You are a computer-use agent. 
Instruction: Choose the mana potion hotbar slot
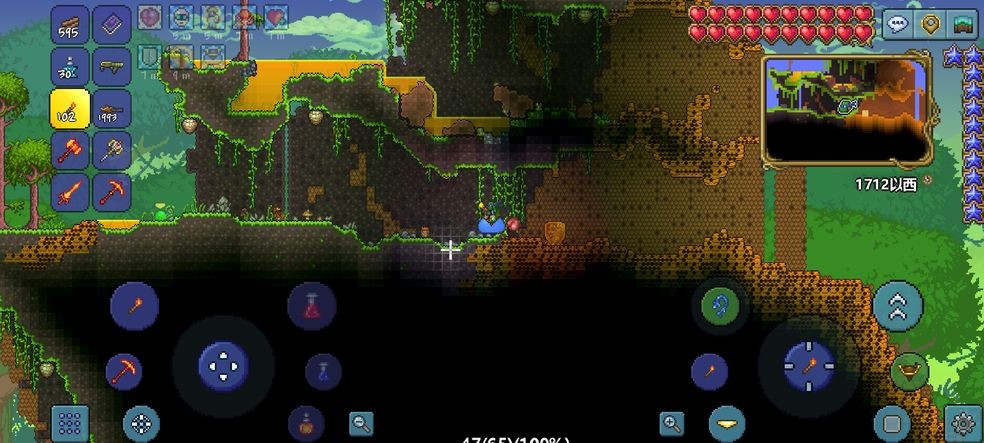[x=69, y=67]
